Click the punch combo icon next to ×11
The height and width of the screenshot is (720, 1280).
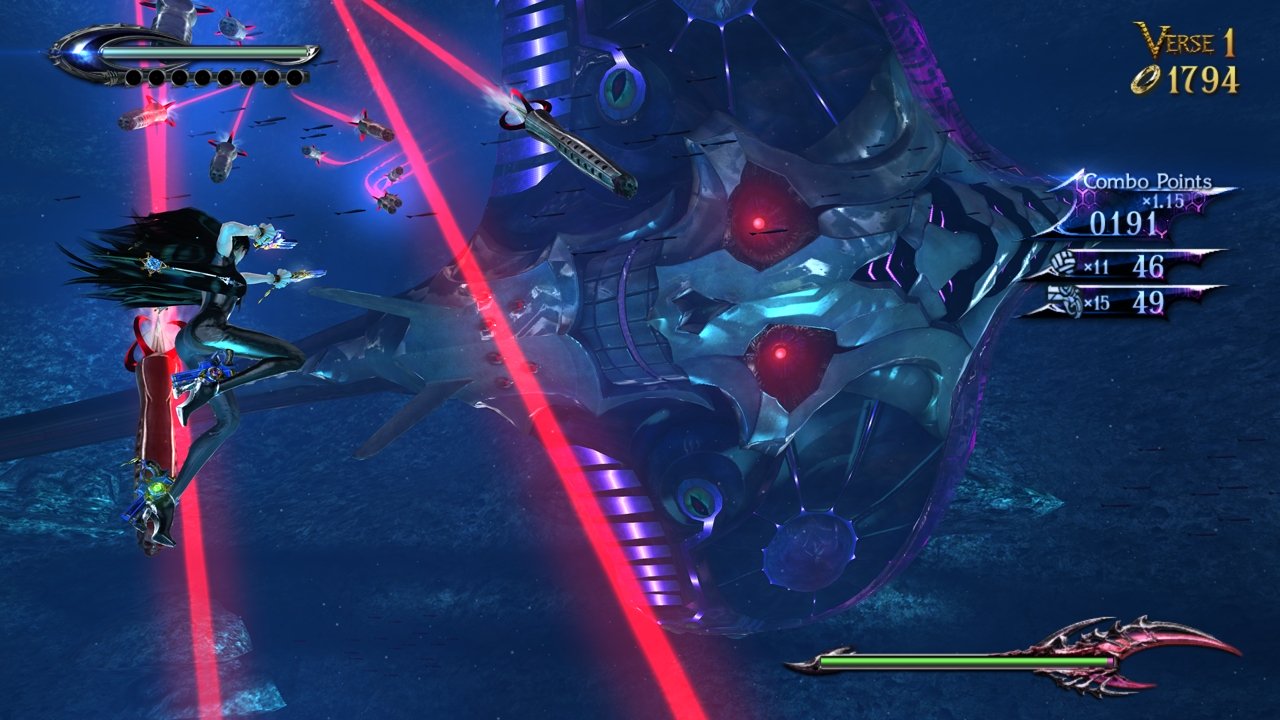(1062, 263)
